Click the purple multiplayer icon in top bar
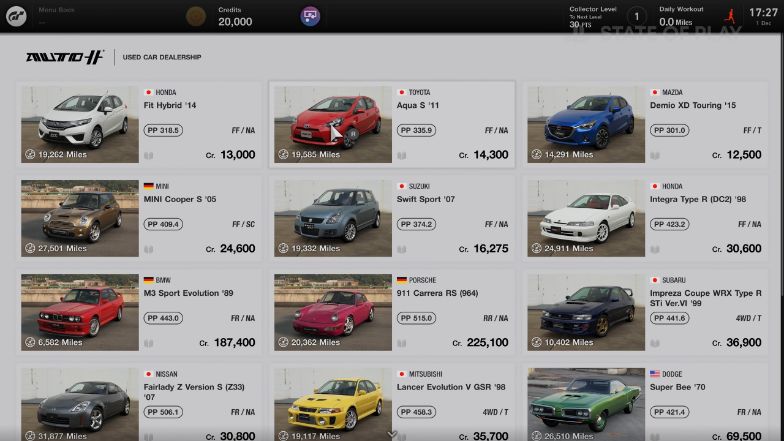This screenshot has width=784, height=441. coord(310,16)
